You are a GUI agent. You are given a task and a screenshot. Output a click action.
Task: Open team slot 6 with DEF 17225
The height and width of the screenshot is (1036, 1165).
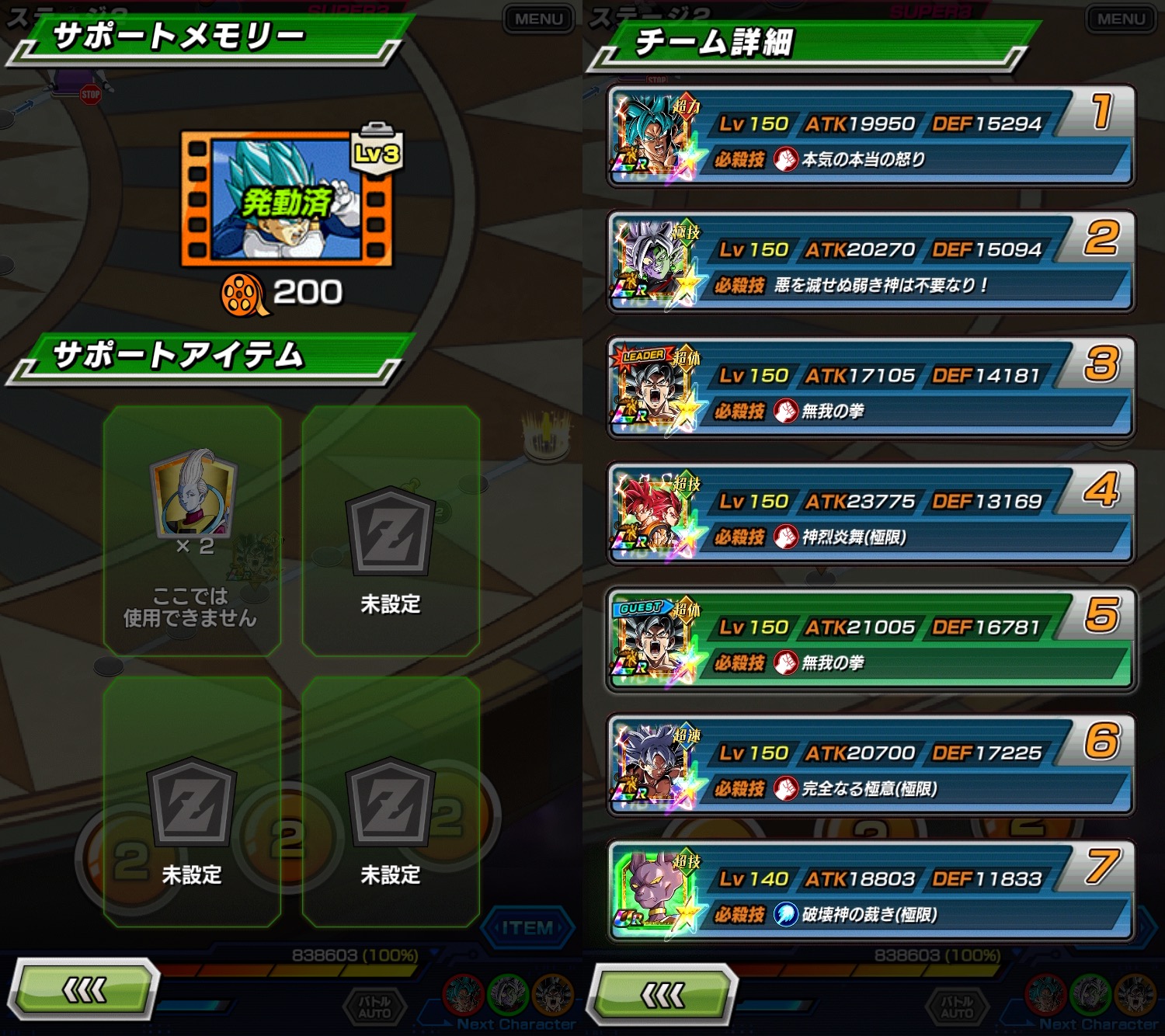(870, 767)
